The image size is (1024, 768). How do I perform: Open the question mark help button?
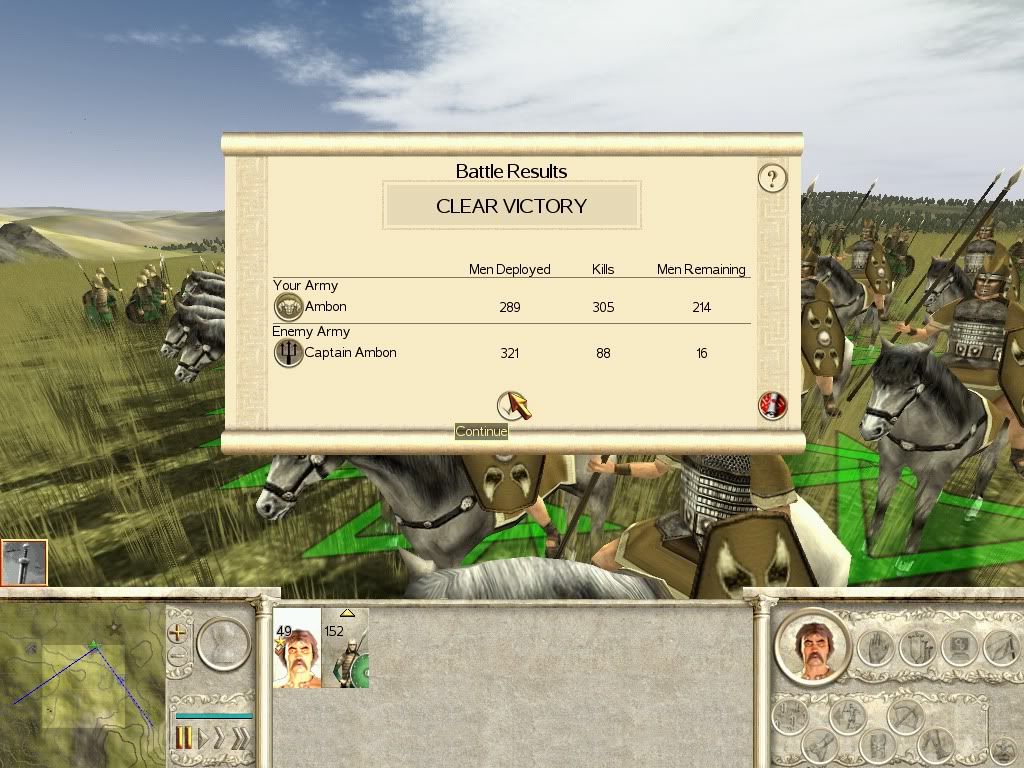pos(772,179)
